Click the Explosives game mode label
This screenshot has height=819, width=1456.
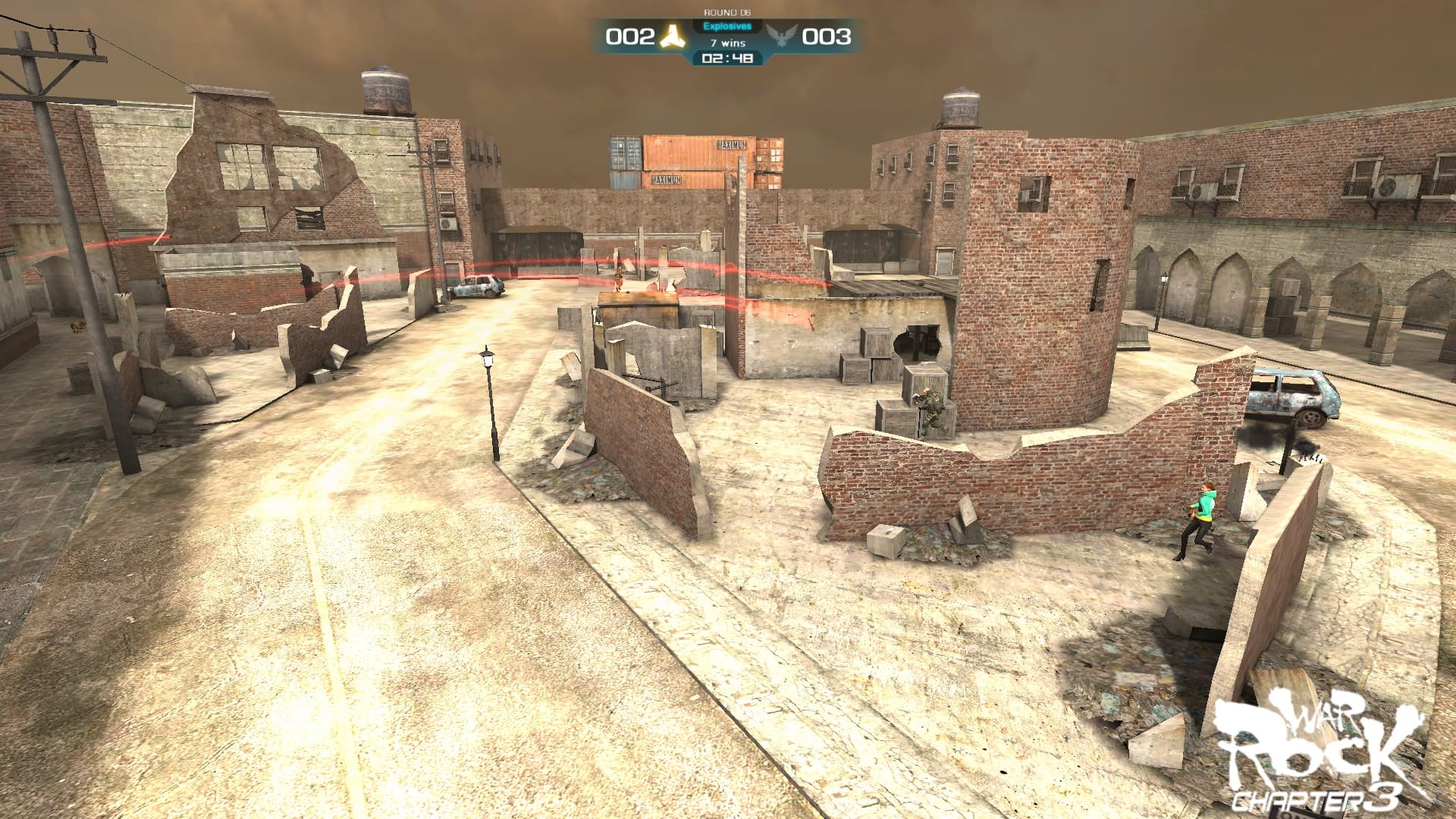click(x=726, y=25)
